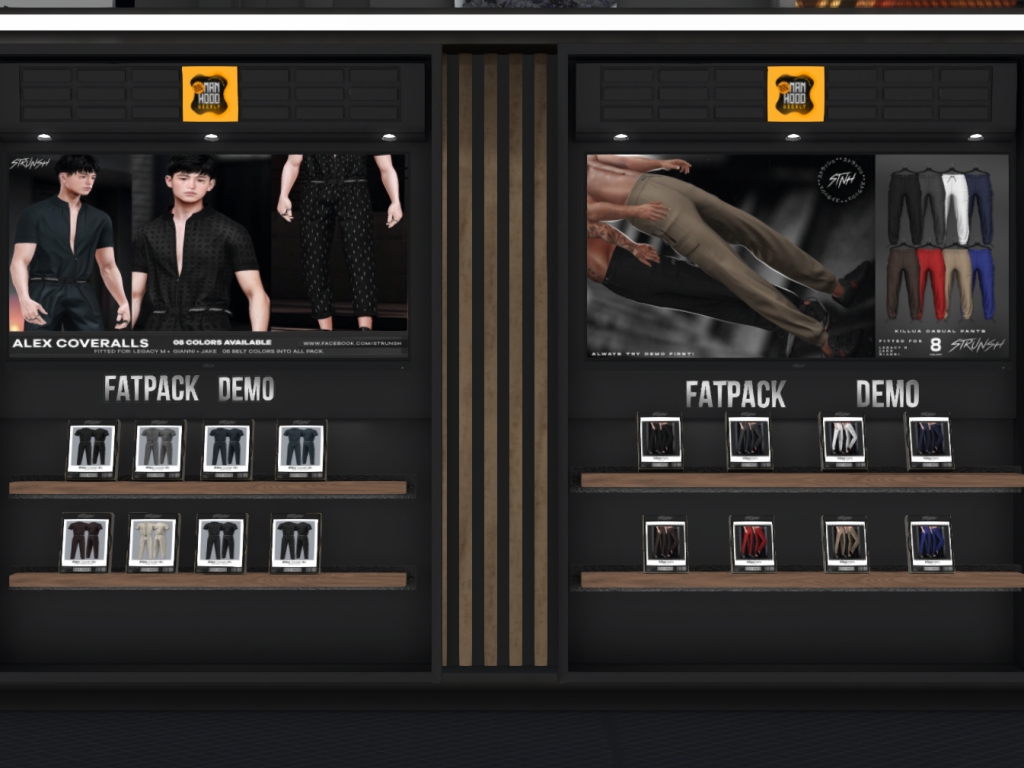Select the red pants vendor frame
Screen dimensions: 1024x768
coord(752,544)
